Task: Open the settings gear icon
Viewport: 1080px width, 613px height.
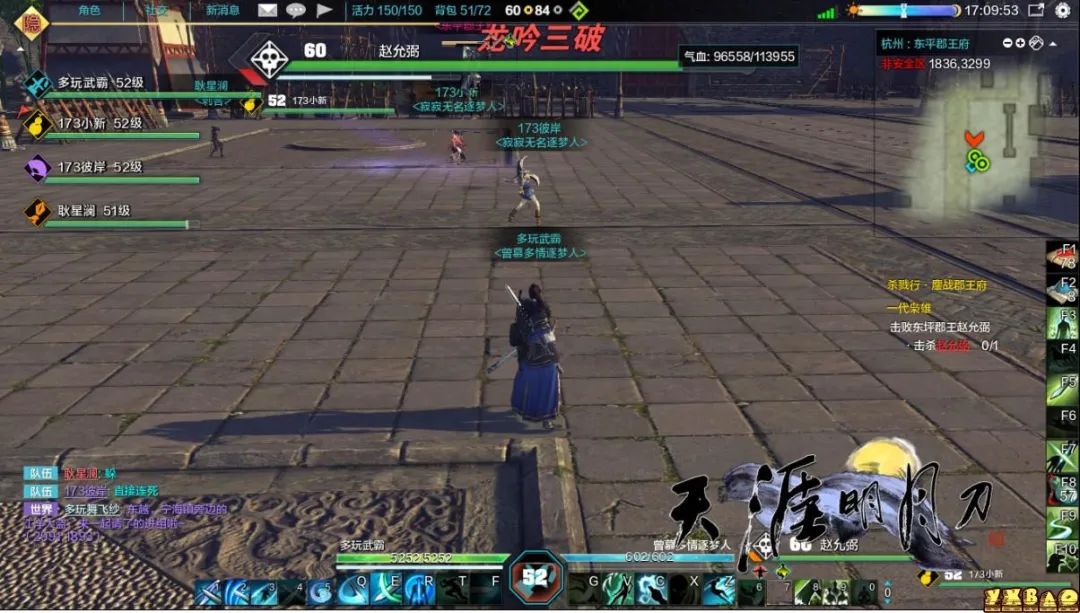Action: (x=1062, y=10)
